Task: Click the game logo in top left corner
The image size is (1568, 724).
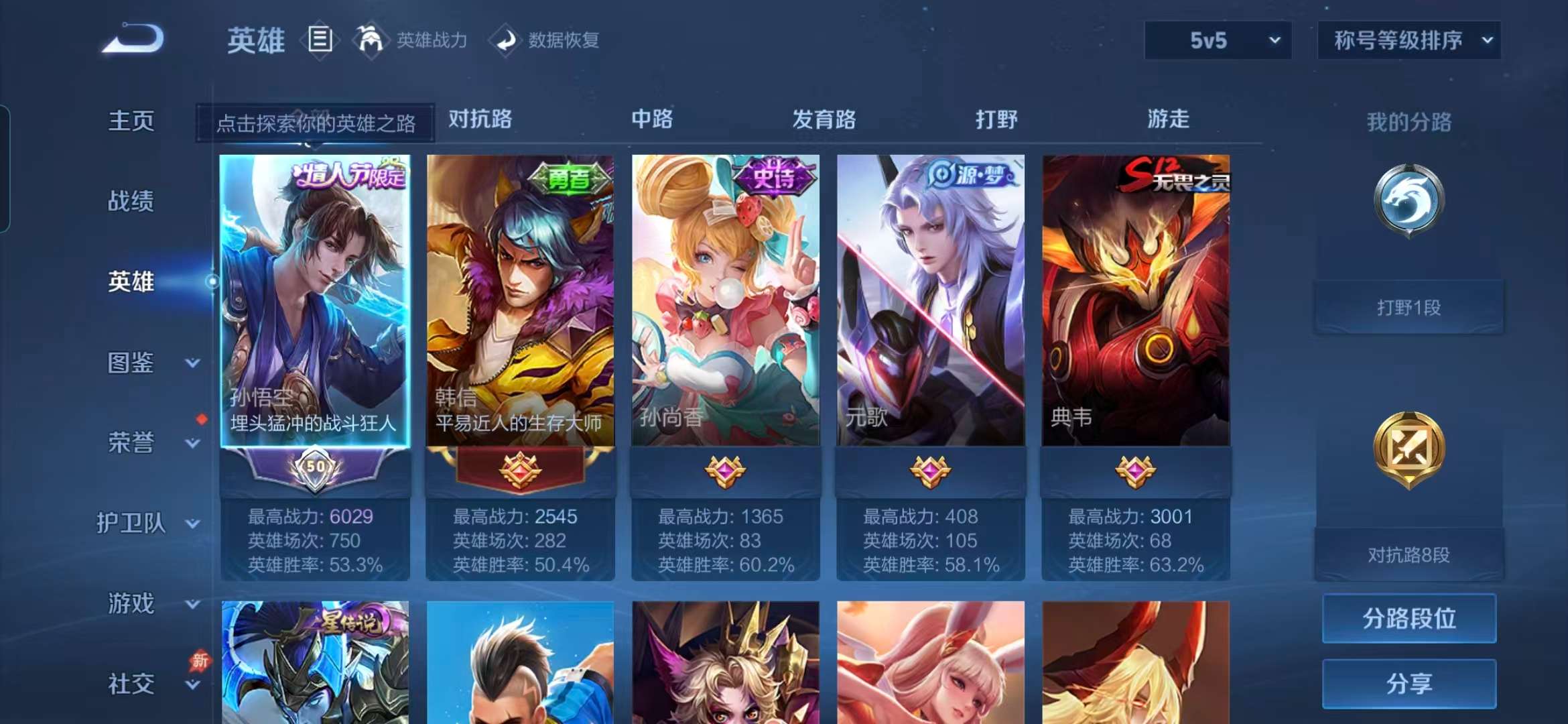Action: click(134, 40)
